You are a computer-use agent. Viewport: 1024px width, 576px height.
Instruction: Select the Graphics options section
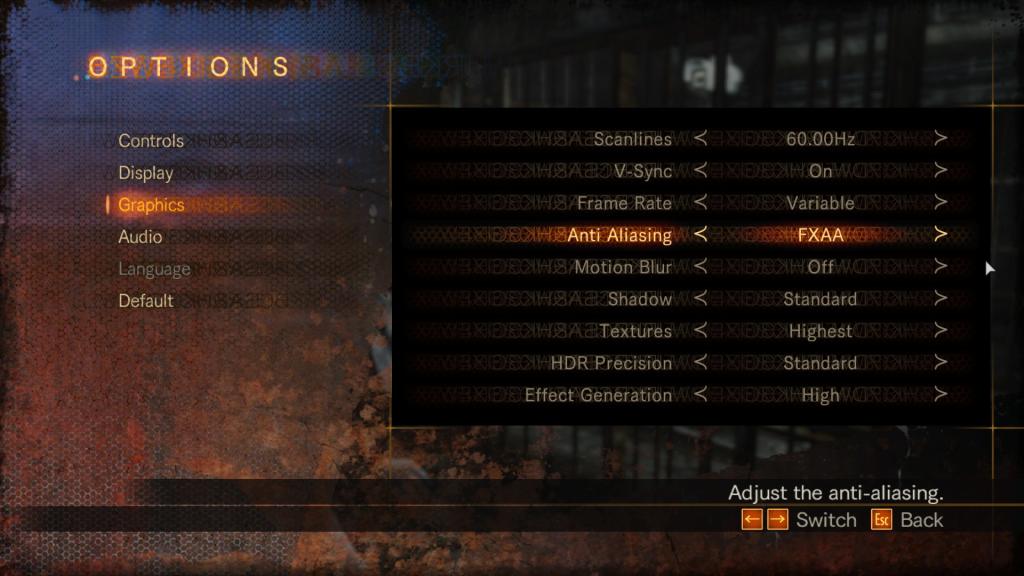(151, 205)
